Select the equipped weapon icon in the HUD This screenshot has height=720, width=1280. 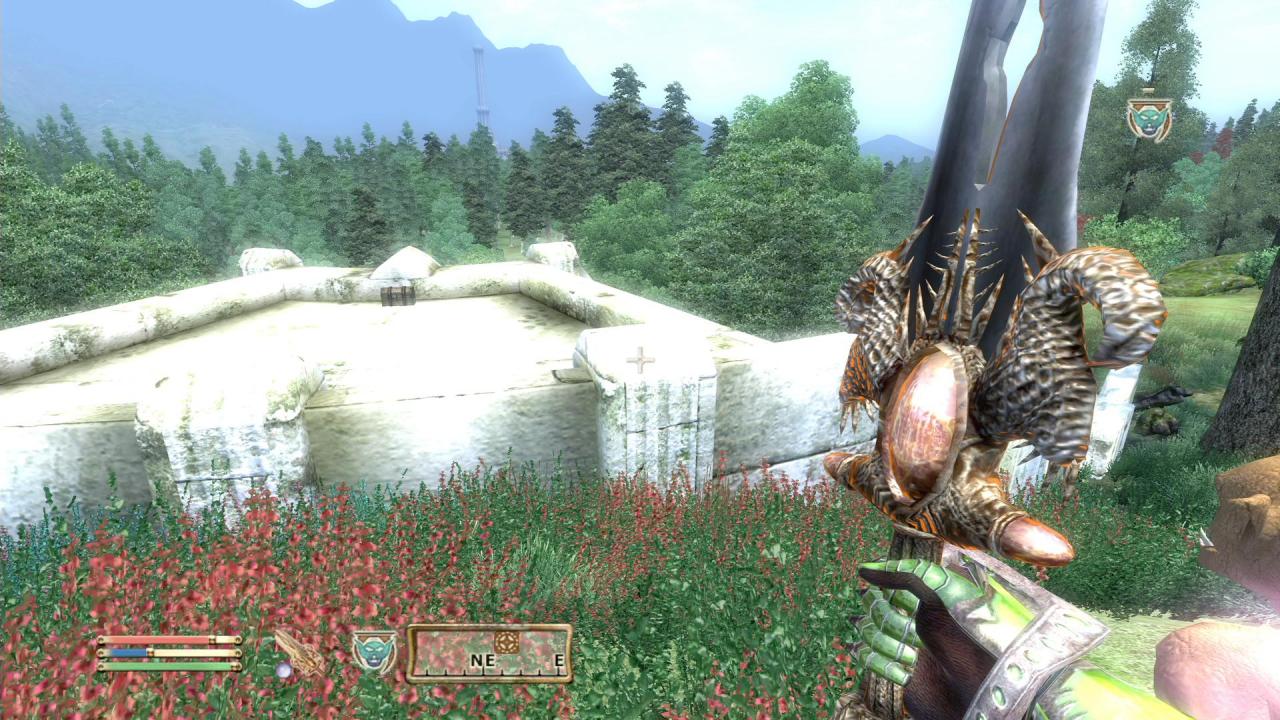297,652
